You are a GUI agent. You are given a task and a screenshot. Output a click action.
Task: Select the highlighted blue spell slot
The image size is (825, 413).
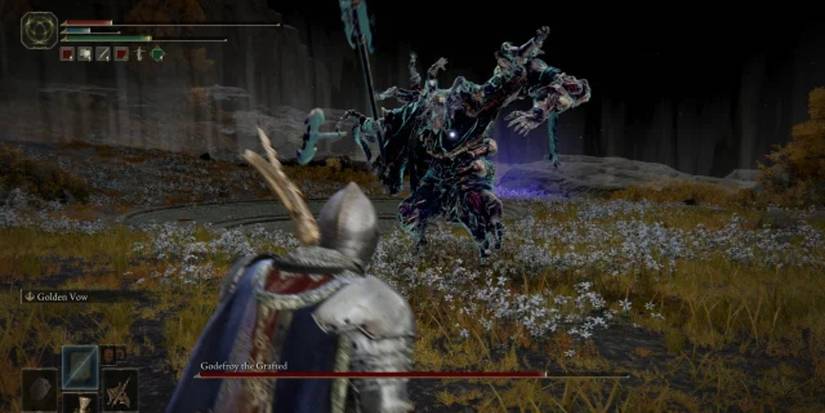tap(80, 366)
